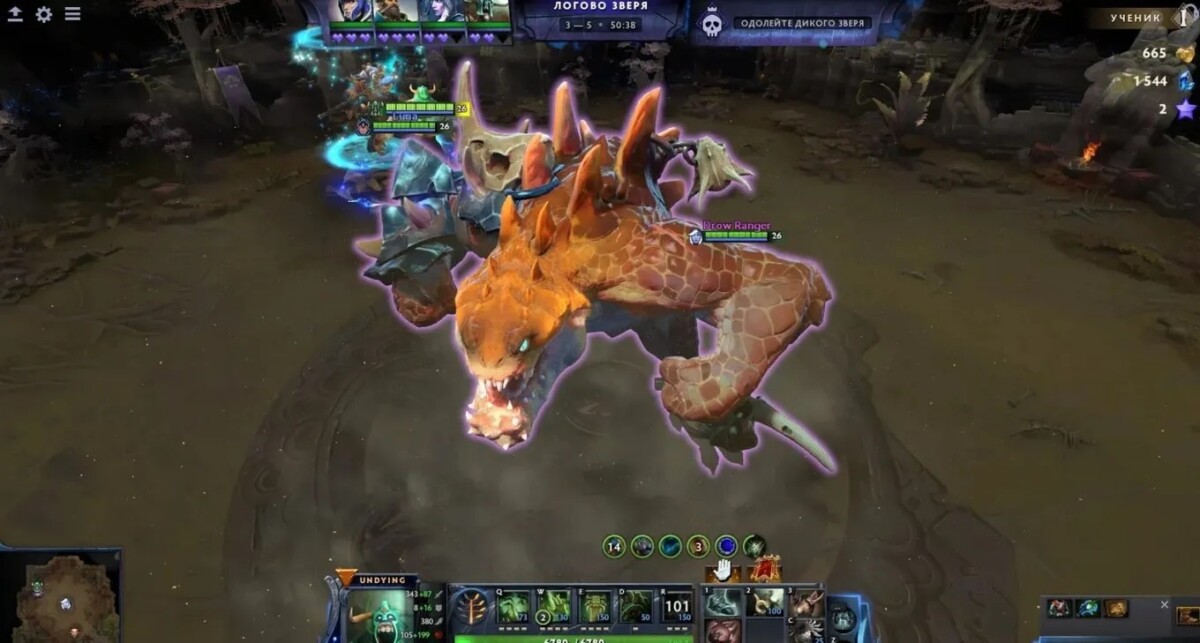The width and height of the screenshot is (1200, 643).
Task: Activate the E ability with 150 mana cost
Action: 596,606
